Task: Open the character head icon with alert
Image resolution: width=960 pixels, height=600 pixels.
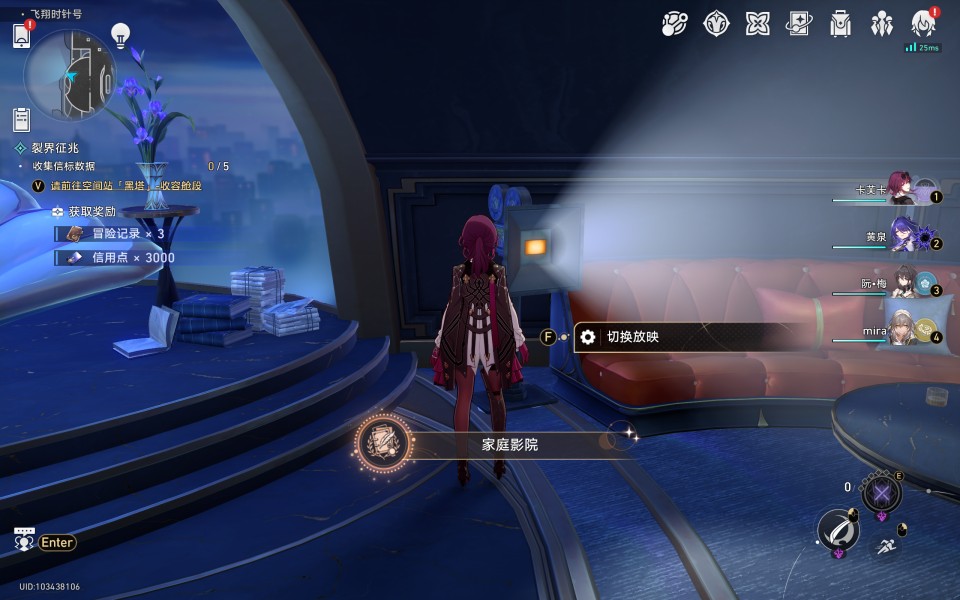Action: tap(923, 24)
